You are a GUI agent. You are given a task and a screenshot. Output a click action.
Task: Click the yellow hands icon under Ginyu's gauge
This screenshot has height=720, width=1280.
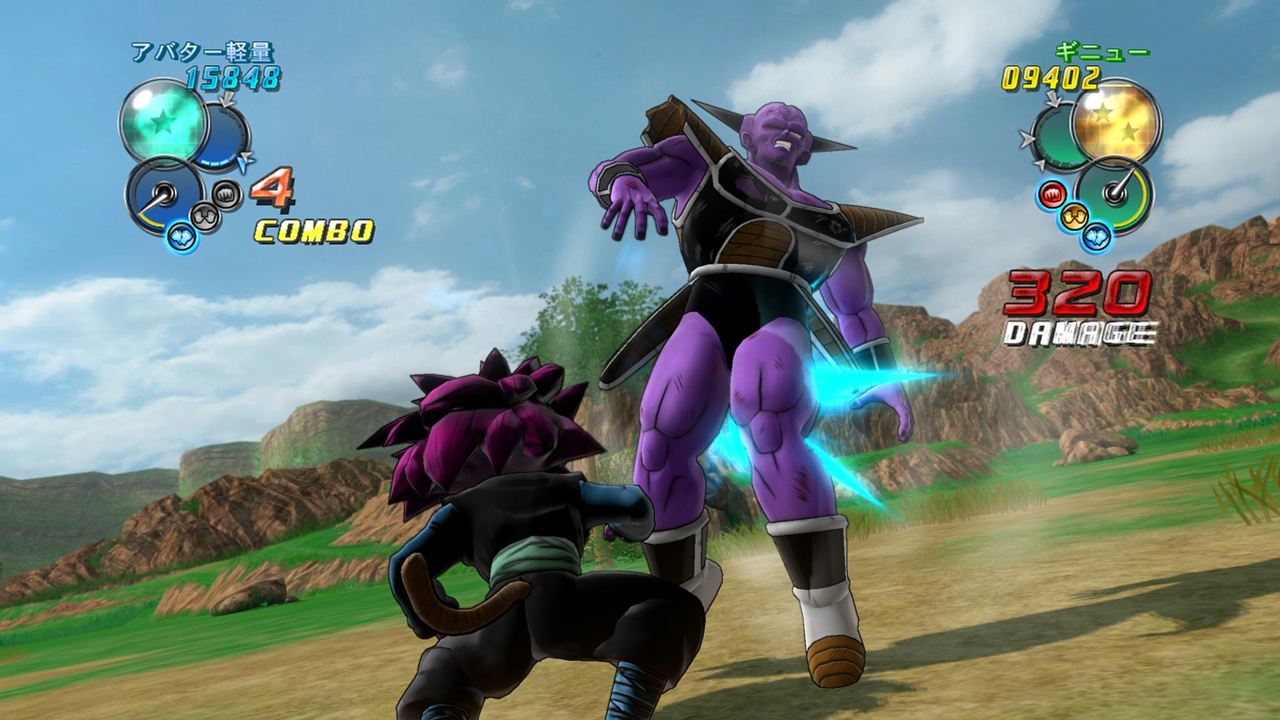tap(1076, 217)
